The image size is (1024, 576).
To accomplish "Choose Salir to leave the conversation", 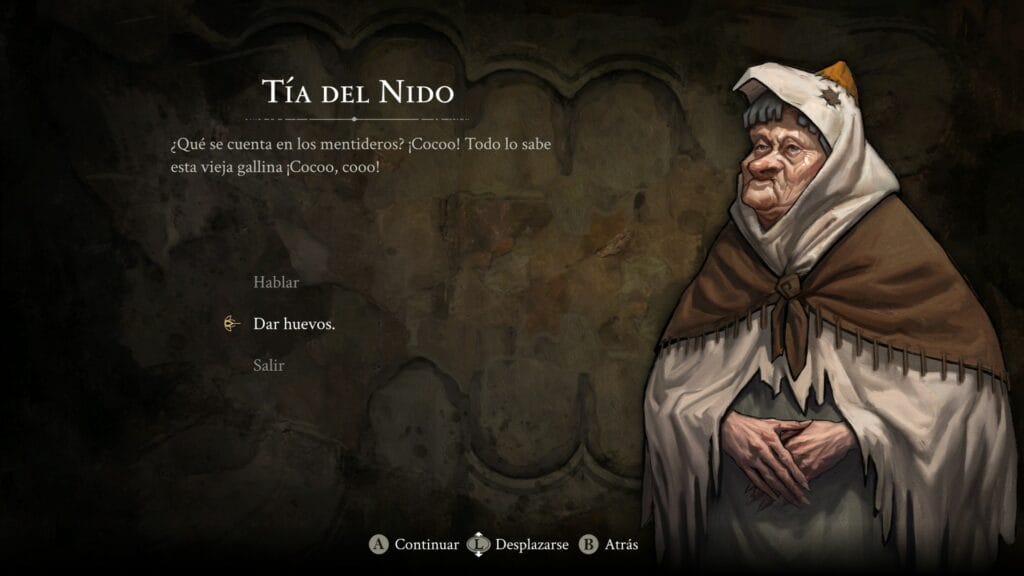I will click(269, 365).
